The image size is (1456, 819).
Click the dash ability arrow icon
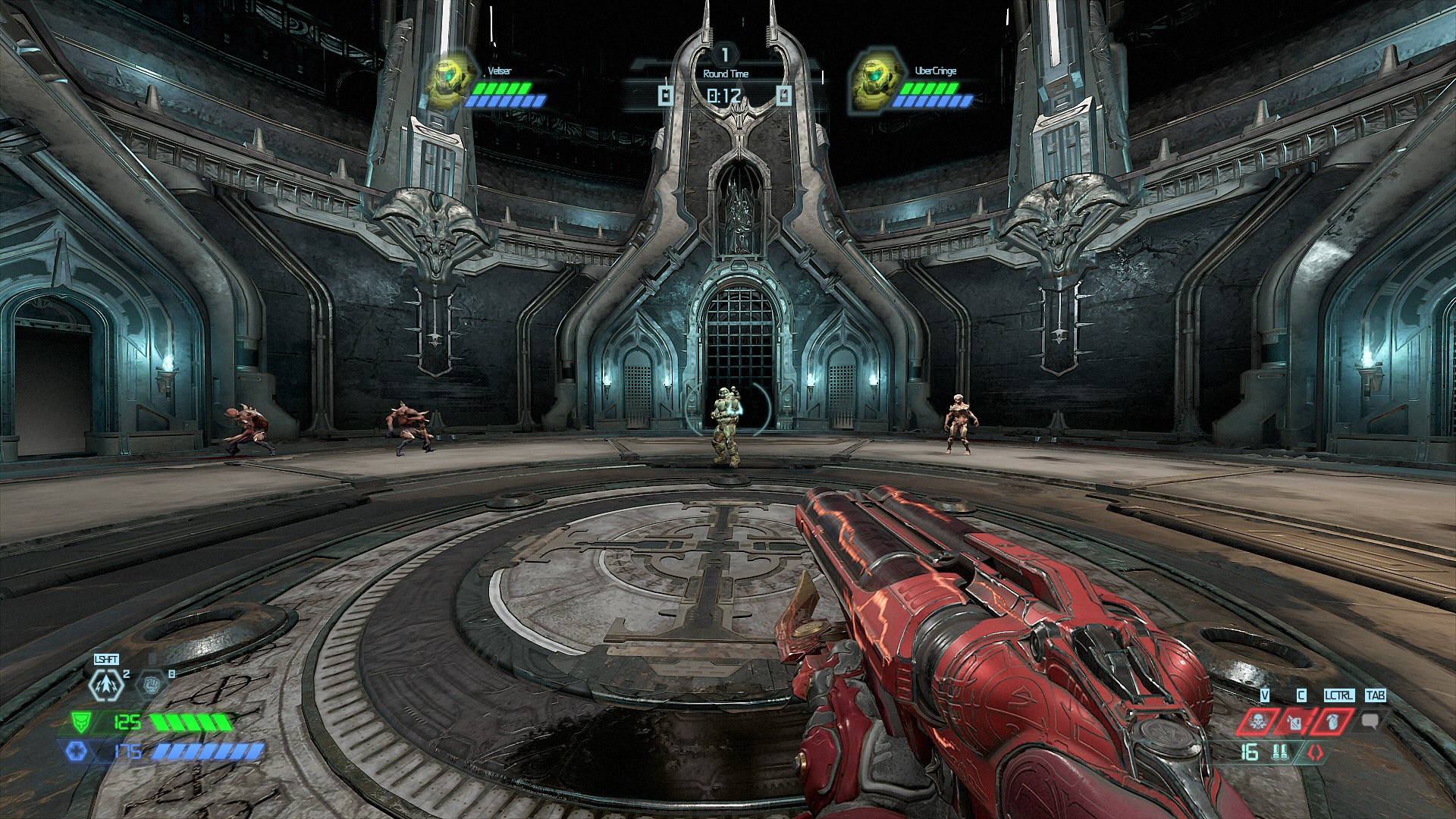click(106, 684)
